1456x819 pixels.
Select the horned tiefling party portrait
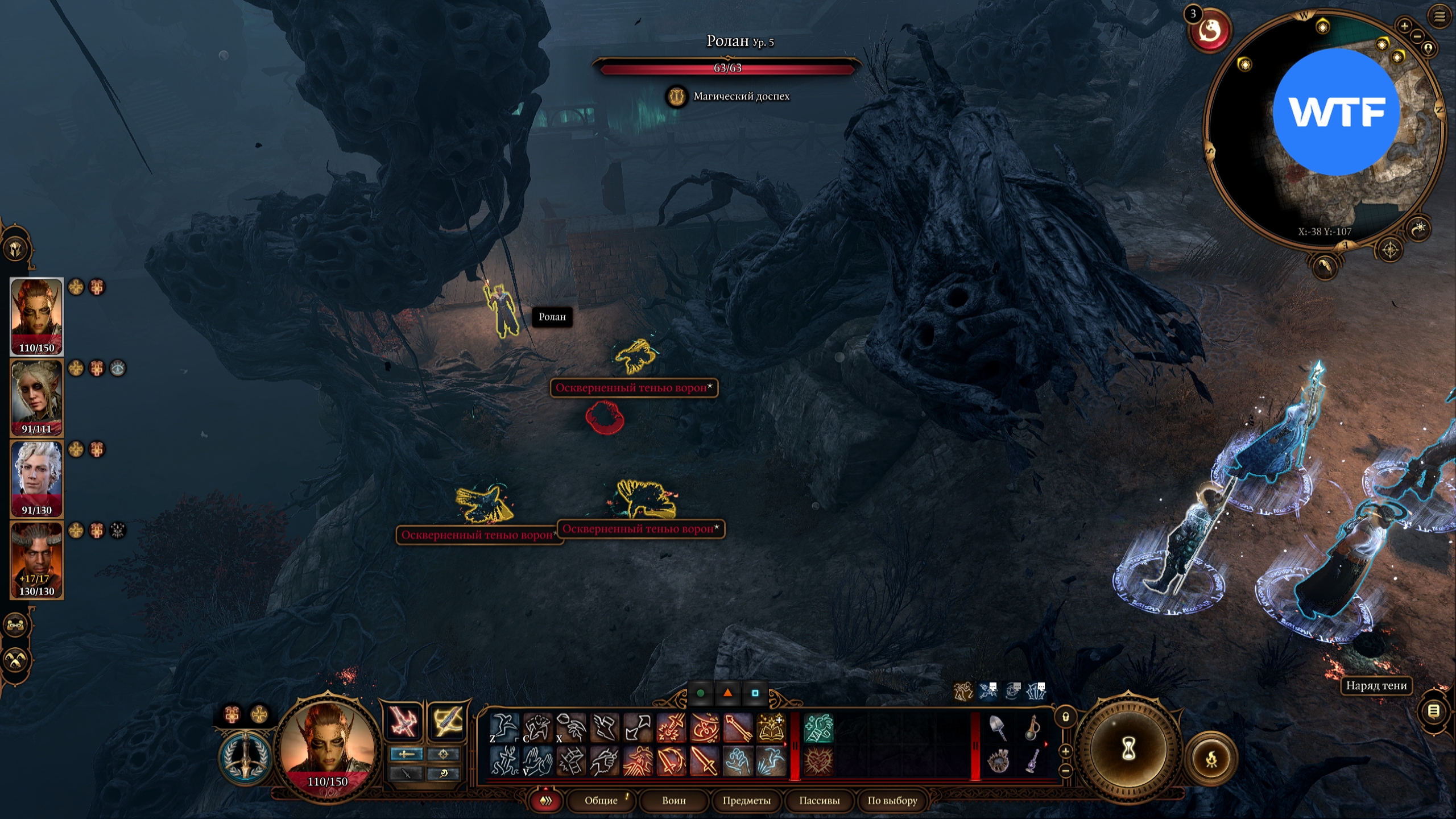pyautogui.click(x=37, y=560)
